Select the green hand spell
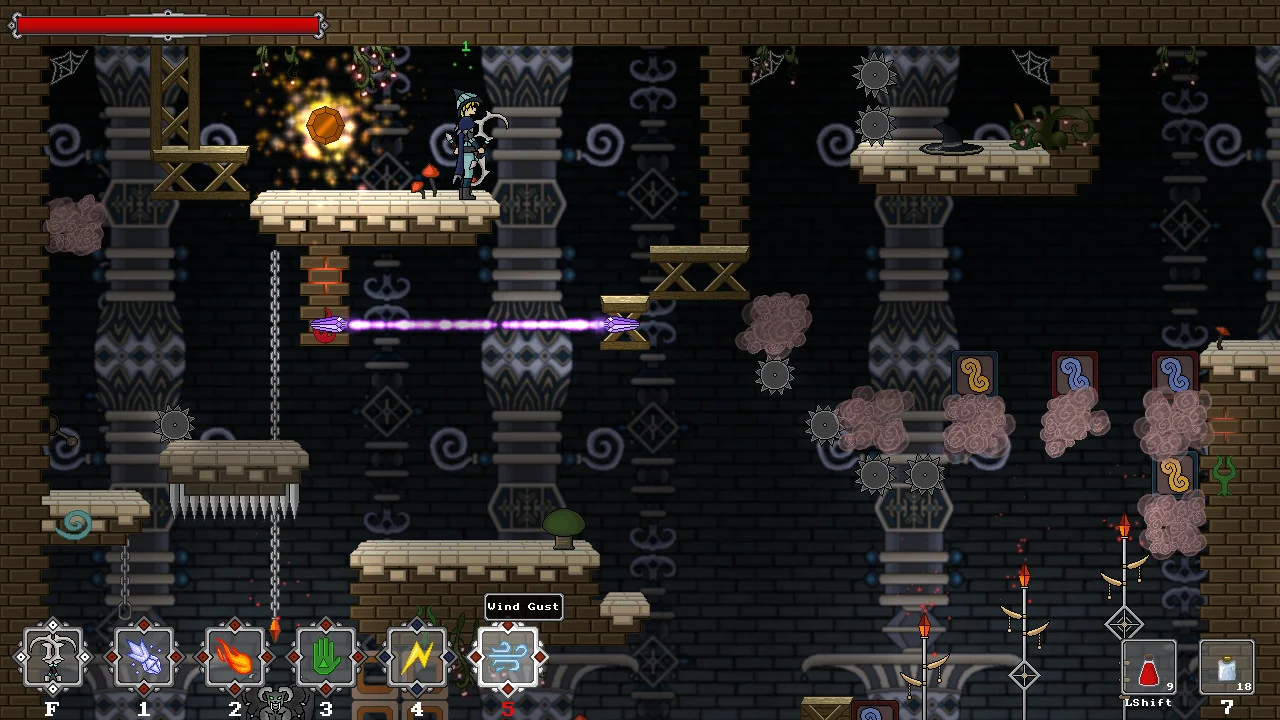Viewport: 1280px width, 720px height. pyautogui.click(x=326, y=657)
